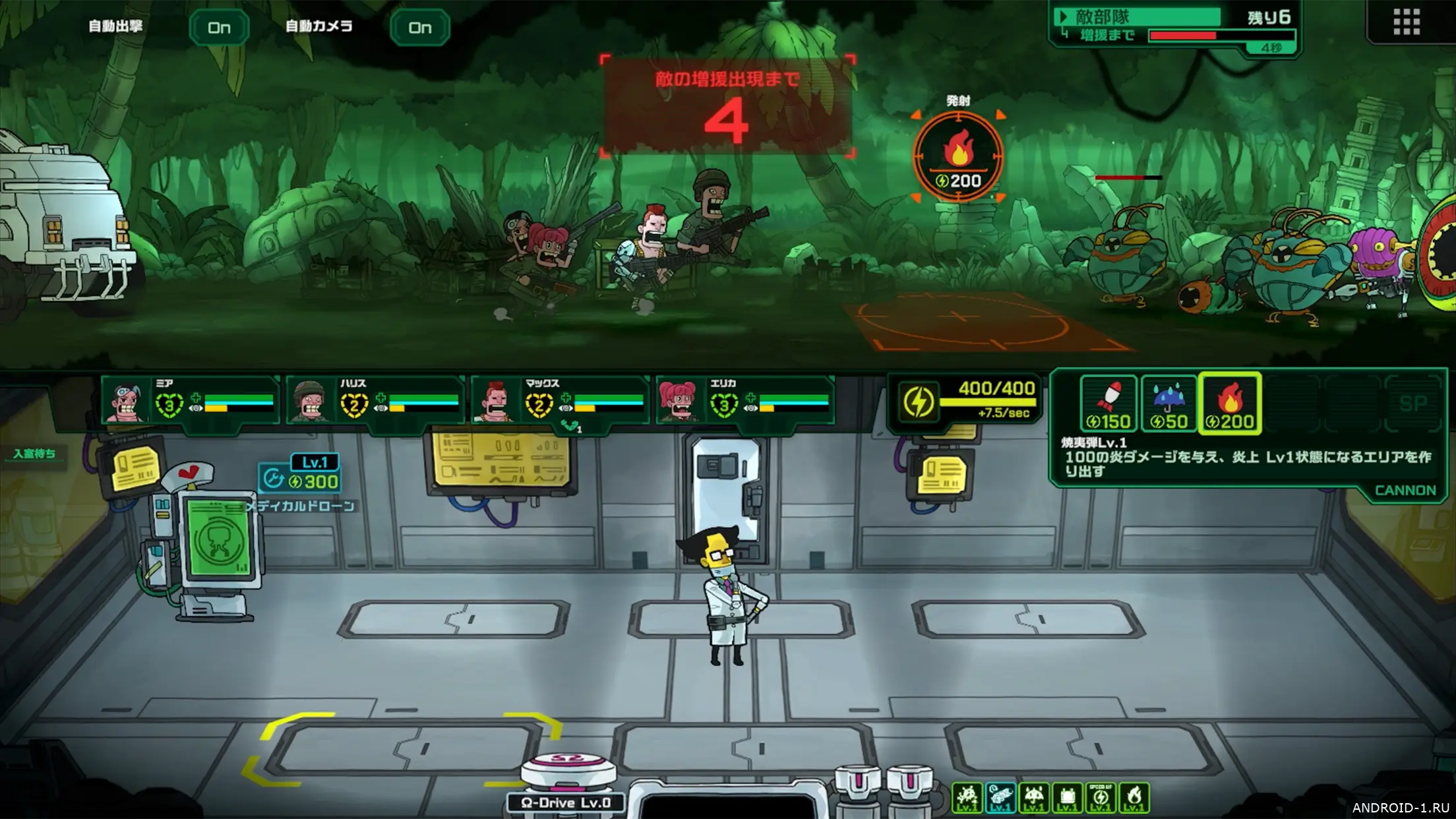1456x819 pixels.
Task: Click the Speed Up Lv.1 upgrade icon
Action: point(1101,798)
